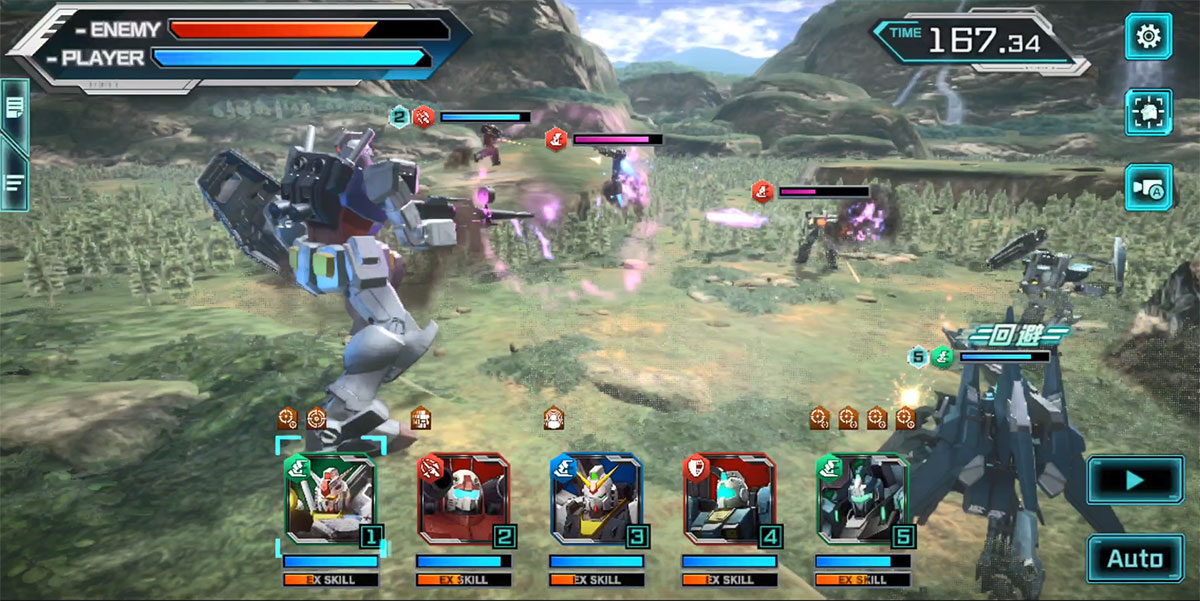
Task: Open the lower left list tab
Action: (15, 182)
